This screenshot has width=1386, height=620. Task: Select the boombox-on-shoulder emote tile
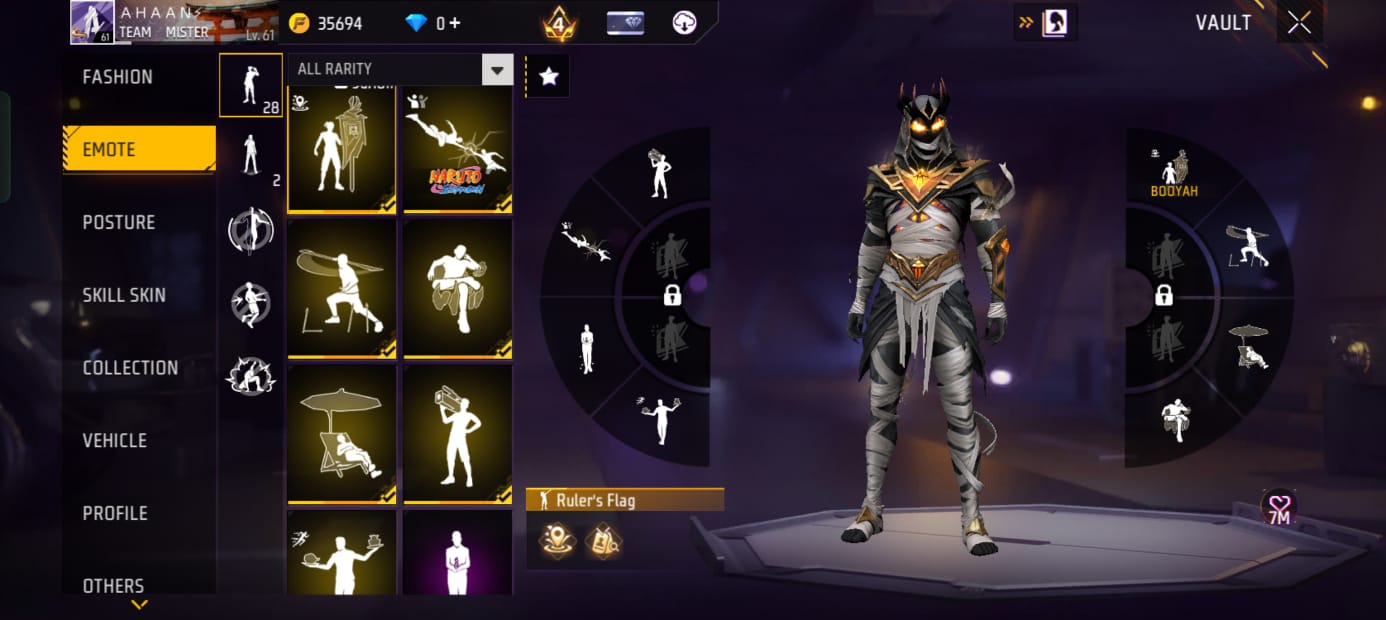(458, 433)
